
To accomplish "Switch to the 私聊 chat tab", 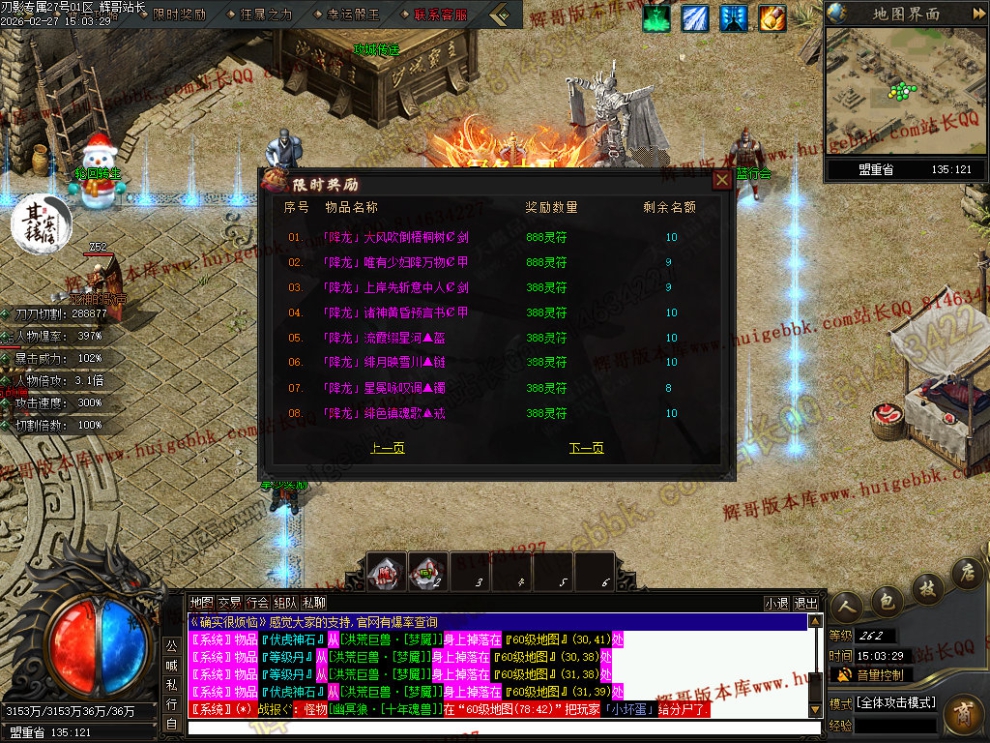I will [x=314, y=603].
